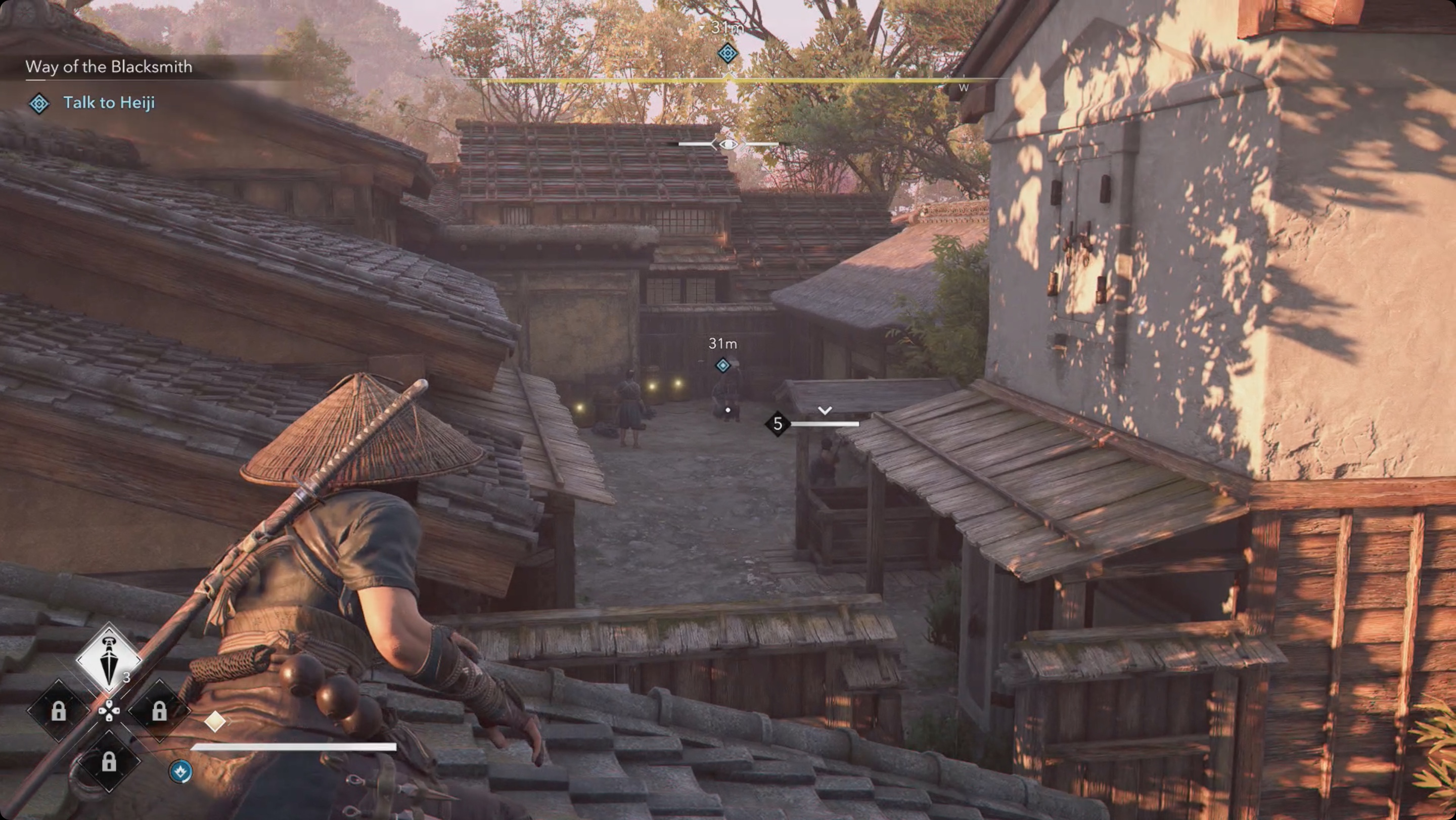Select the kunai tool slot
The width and height of the screenshot is (1456, 820).
point(109,658)
